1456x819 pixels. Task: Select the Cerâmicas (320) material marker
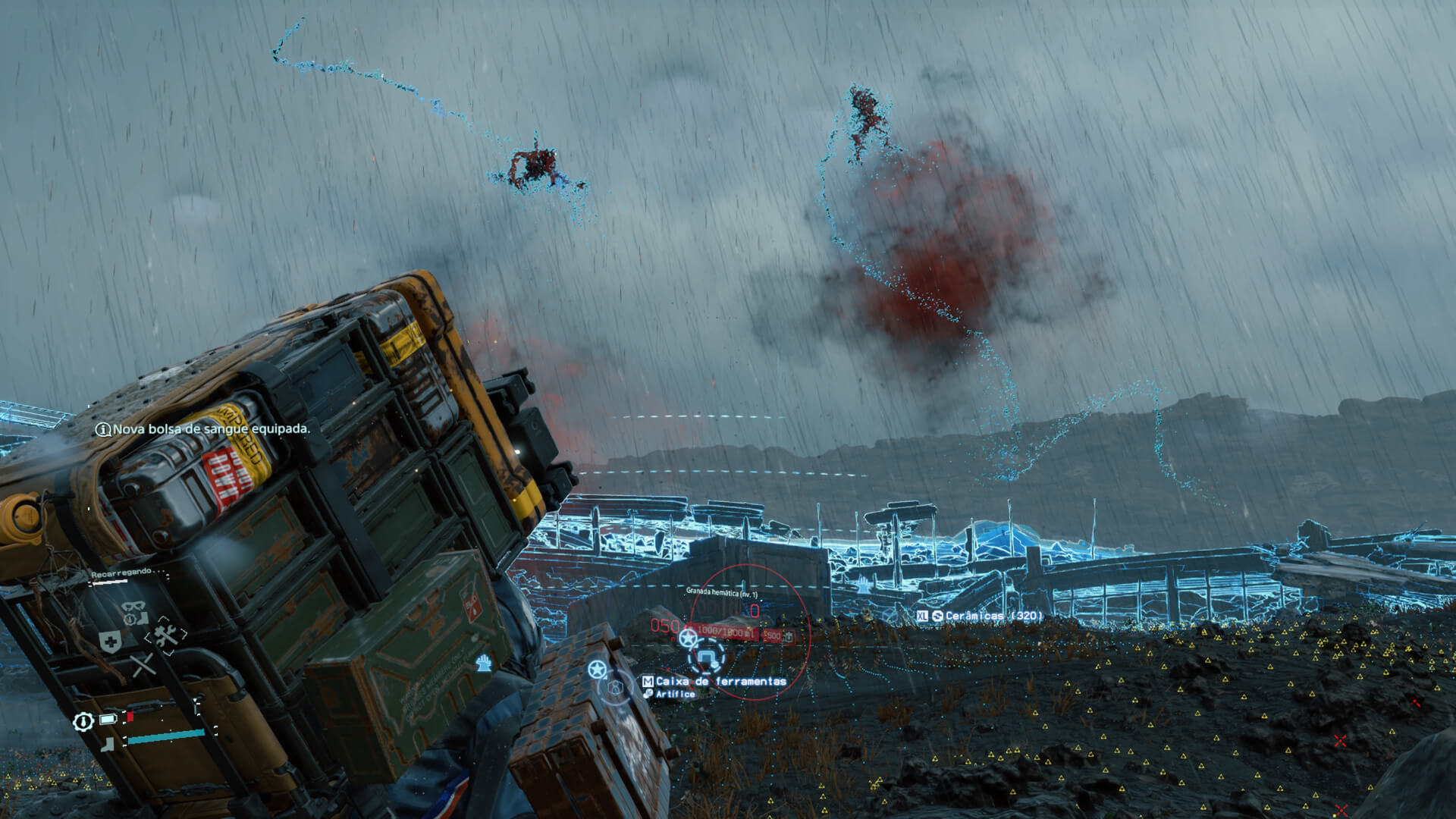coord(986,616)
